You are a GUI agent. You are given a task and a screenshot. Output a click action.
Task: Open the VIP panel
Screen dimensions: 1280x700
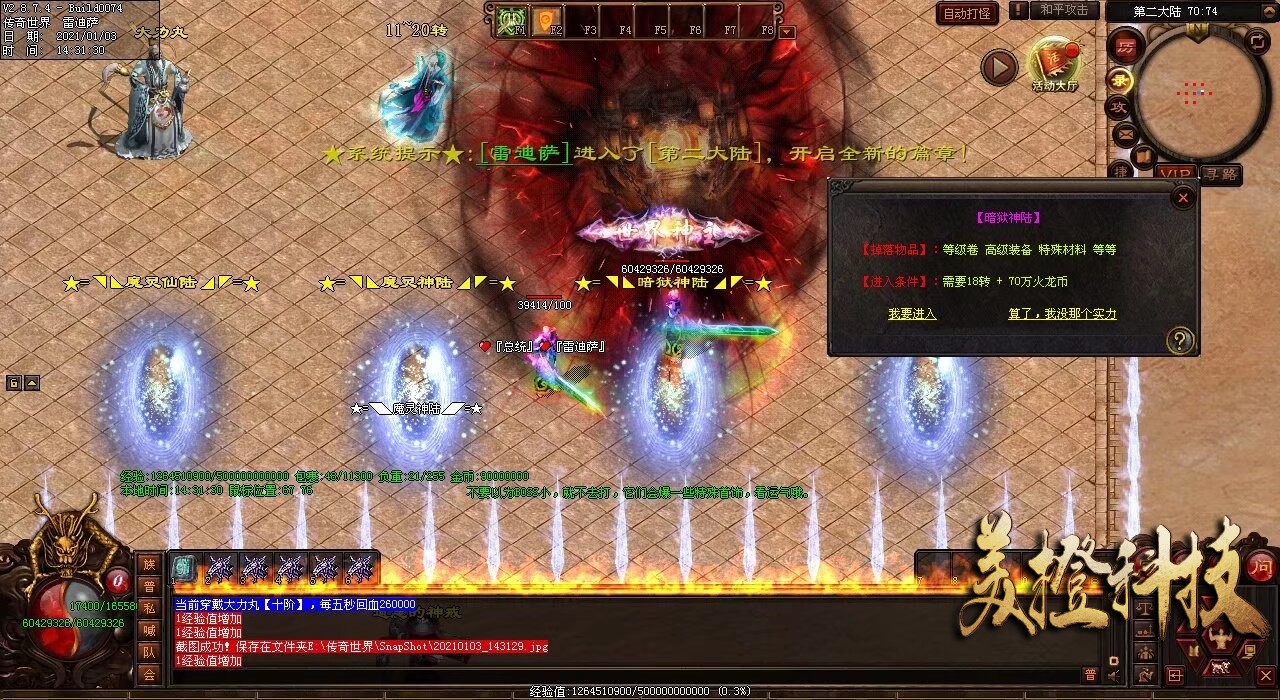(x=1176, y=174)
